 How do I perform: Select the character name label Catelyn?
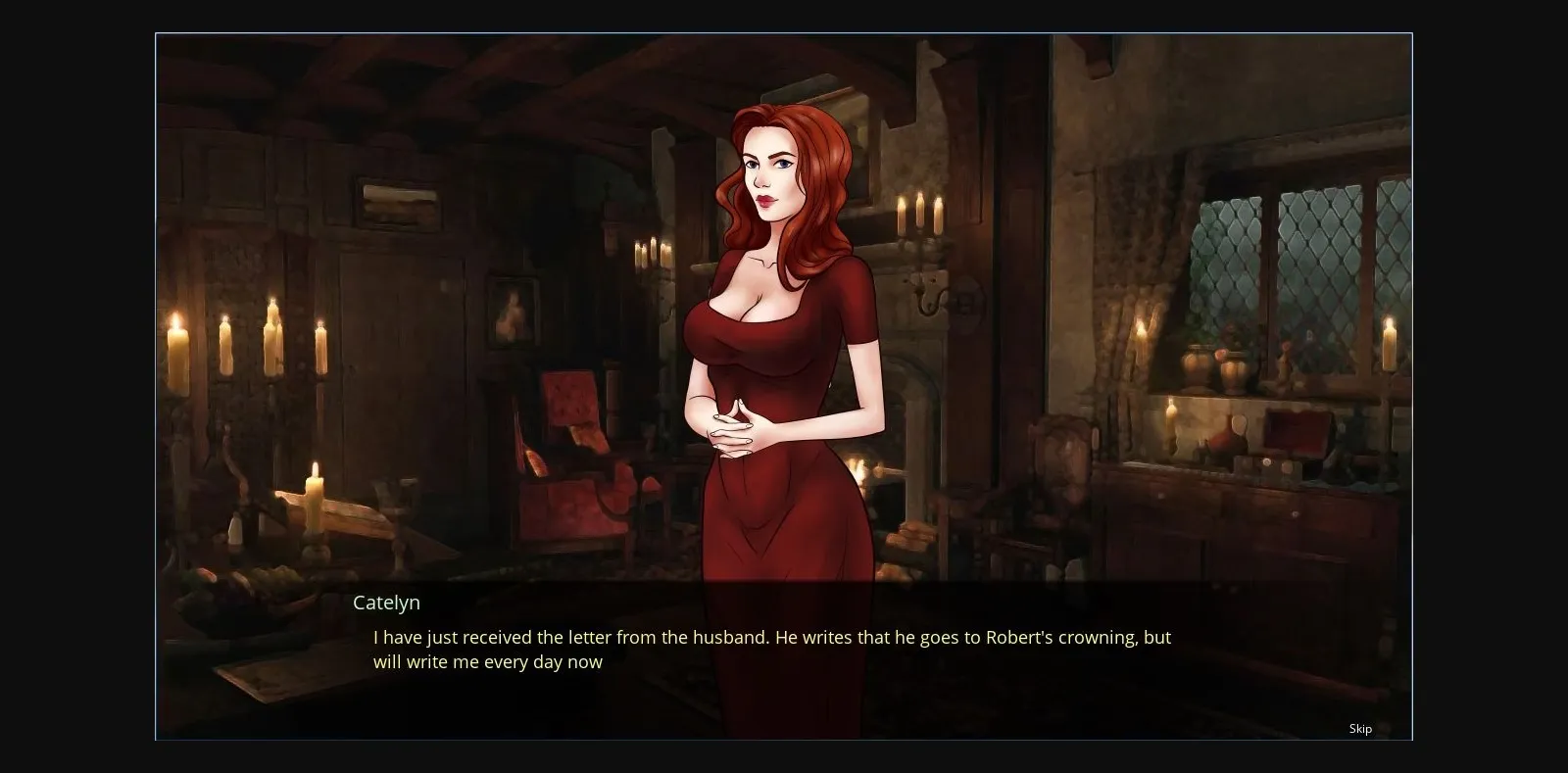pyautogui.click(x=386, y=603)
